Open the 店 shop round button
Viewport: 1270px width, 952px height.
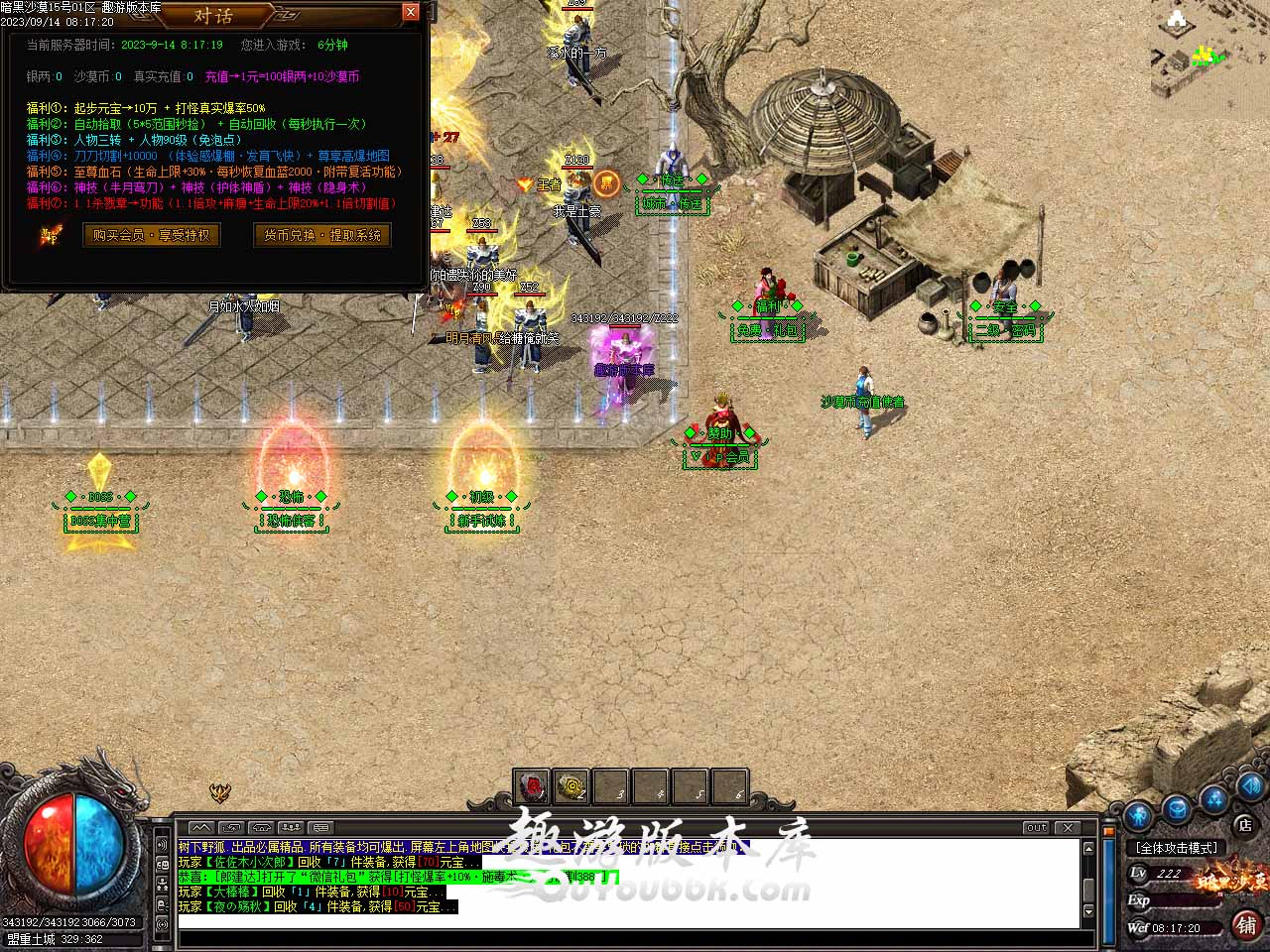pyautogui.click(x=1244, y=824)
